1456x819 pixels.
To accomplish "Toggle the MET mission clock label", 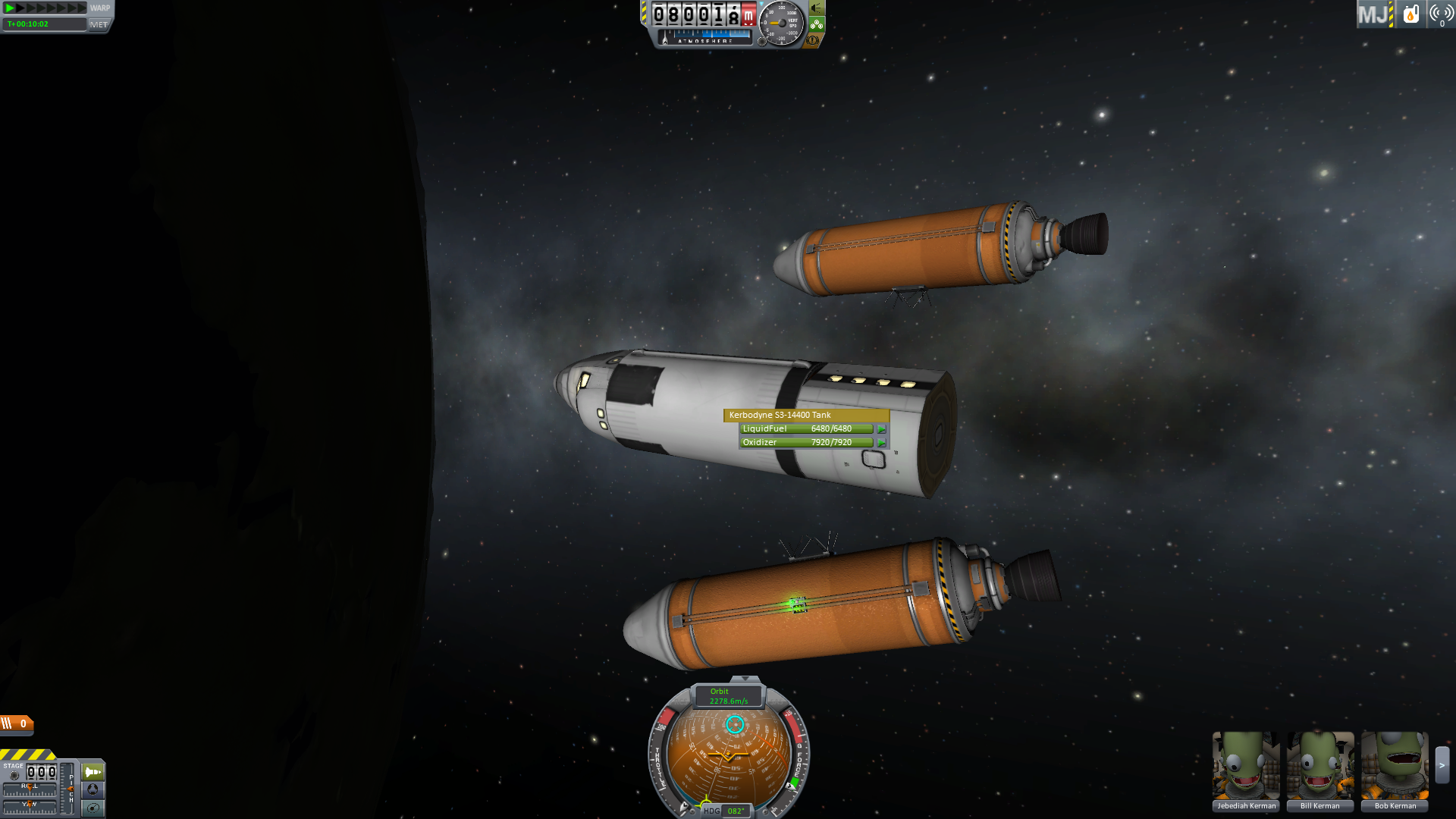I will click(x=99, y=24).
